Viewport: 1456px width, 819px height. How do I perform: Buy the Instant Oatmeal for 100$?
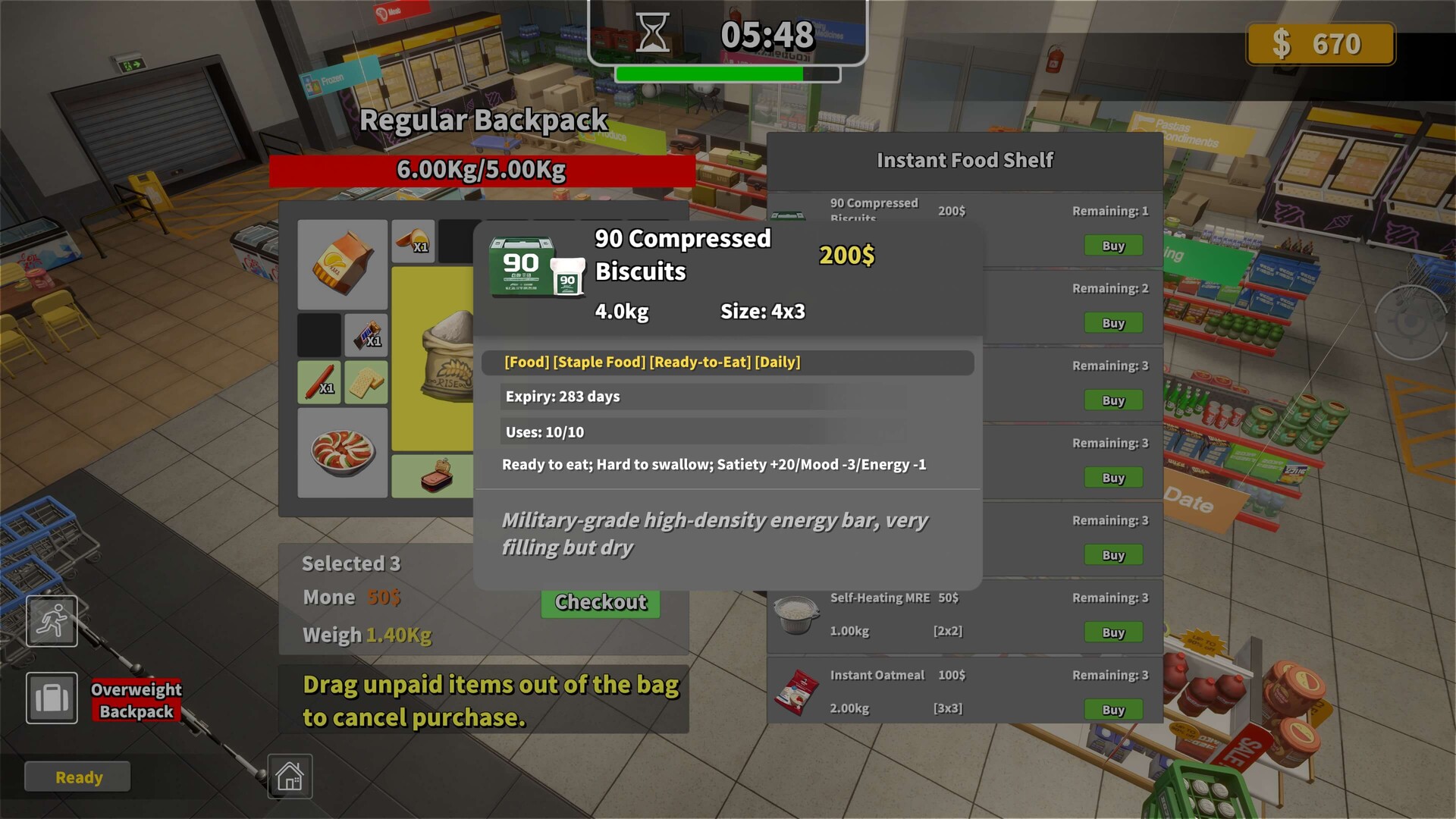[x=1112, y=710]
